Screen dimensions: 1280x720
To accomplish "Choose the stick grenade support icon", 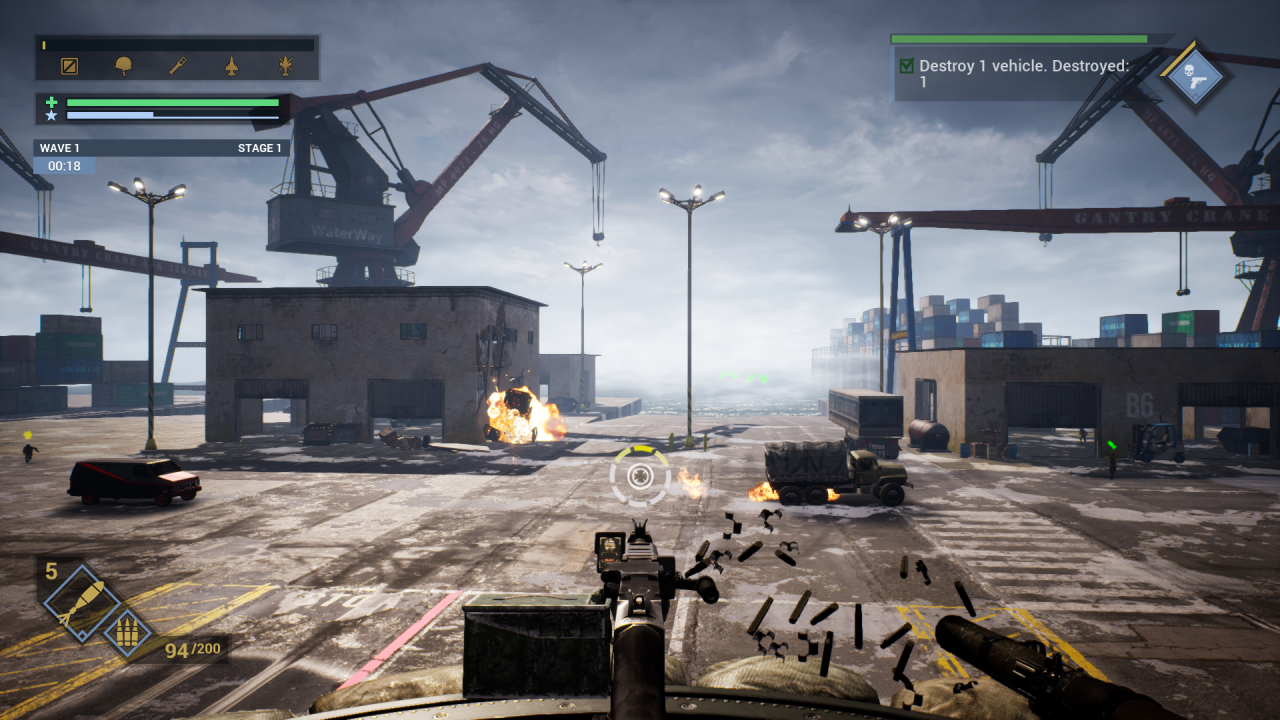I will [178, 67].
